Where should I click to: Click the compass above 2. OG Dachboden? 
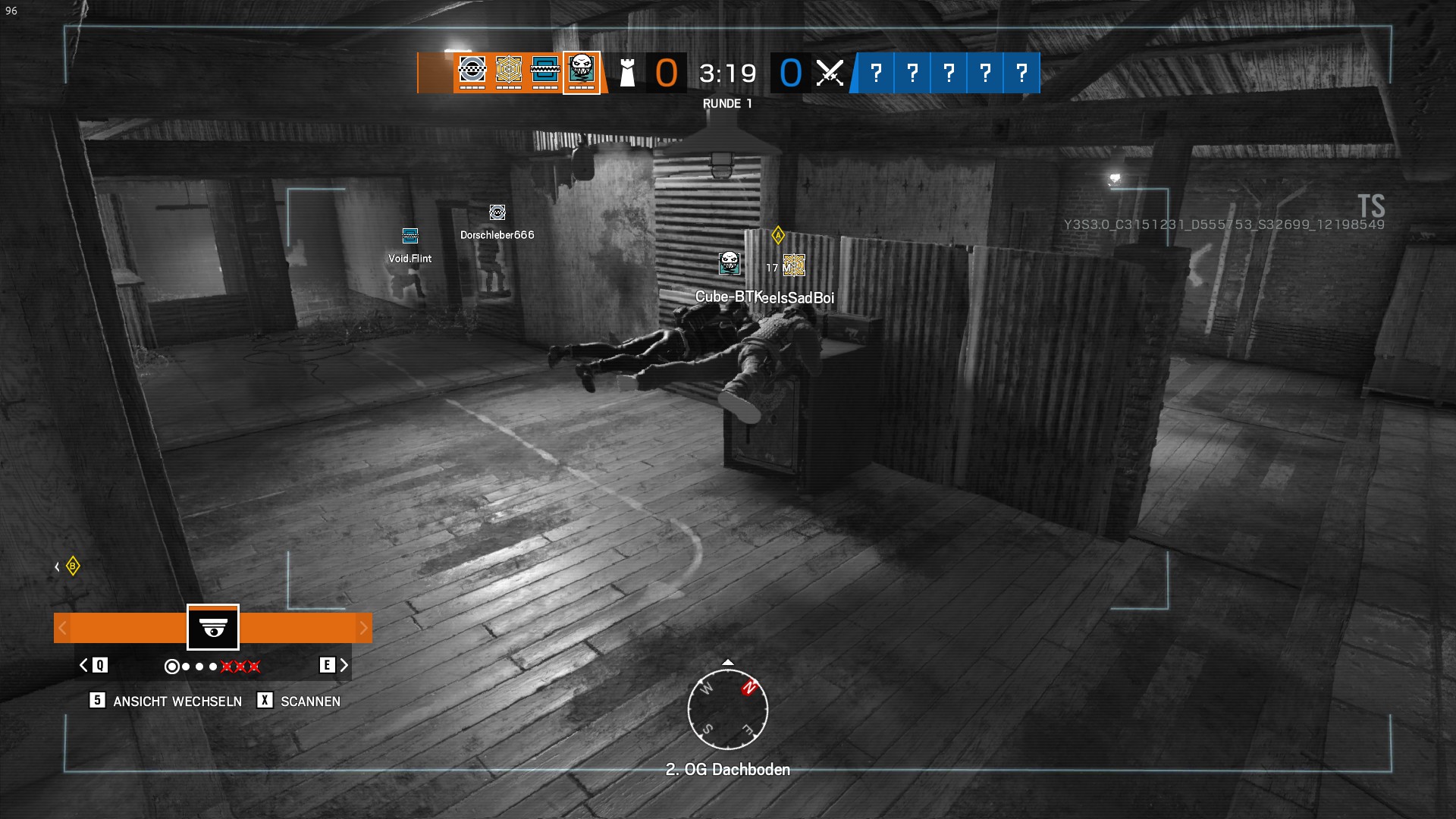point(728,709)
